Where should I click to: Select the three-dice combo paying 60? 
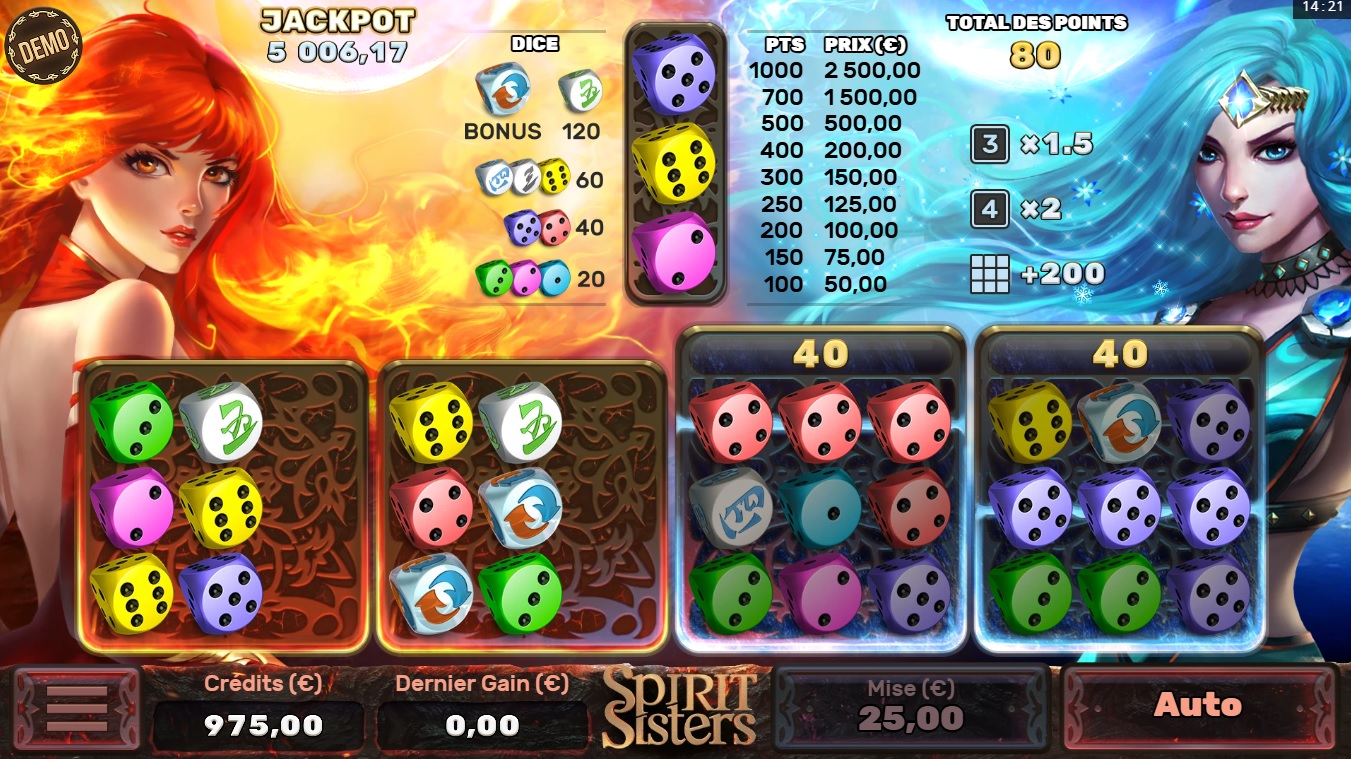point(525,179)
